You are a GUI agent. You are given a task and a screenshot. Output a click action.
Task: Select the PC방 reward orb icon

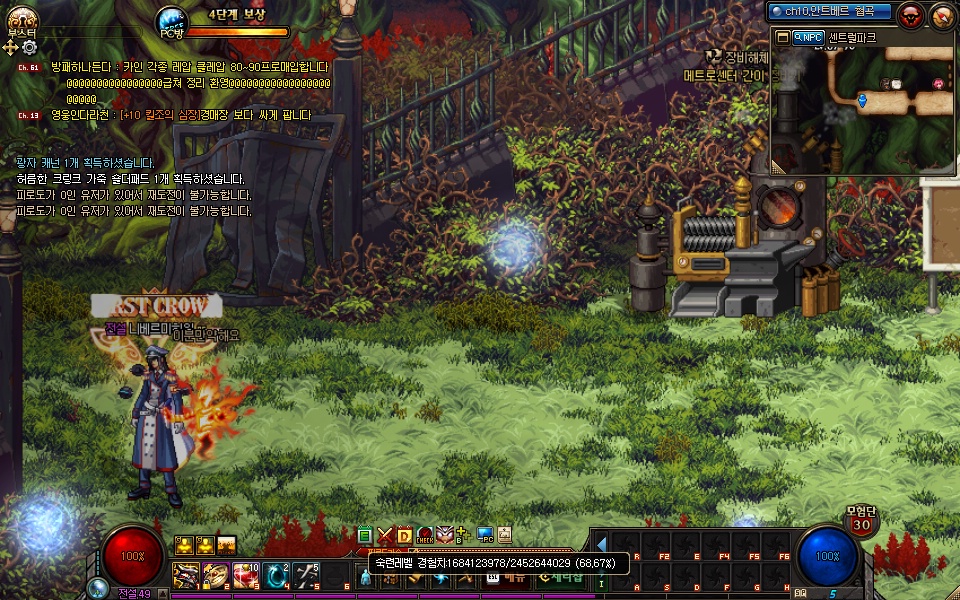(172, 20)
